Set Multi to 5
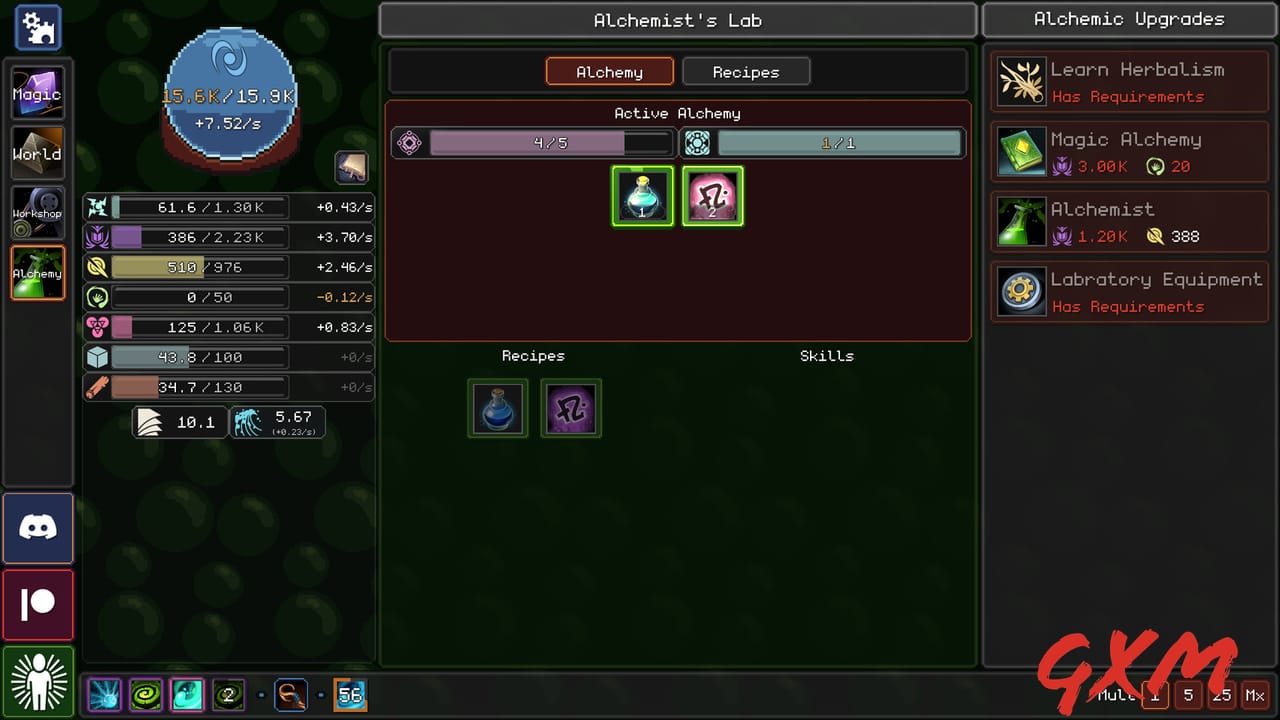This screenshot has width=1280, height=720. pyautogui.click(x=1189, y=695)
